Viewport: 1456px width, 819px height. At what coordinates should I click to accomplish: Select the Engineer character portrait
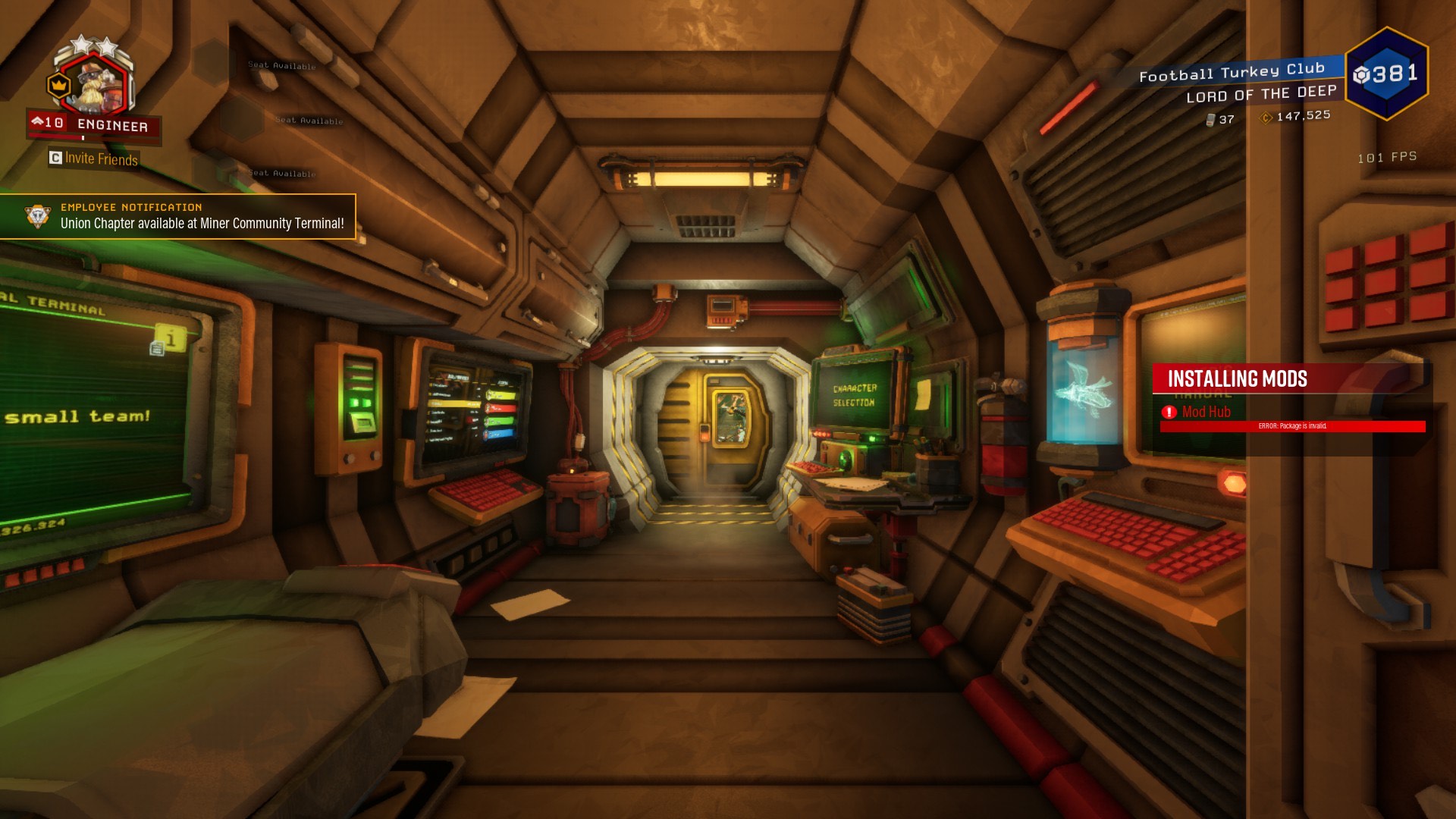click(x=95, y=82)
